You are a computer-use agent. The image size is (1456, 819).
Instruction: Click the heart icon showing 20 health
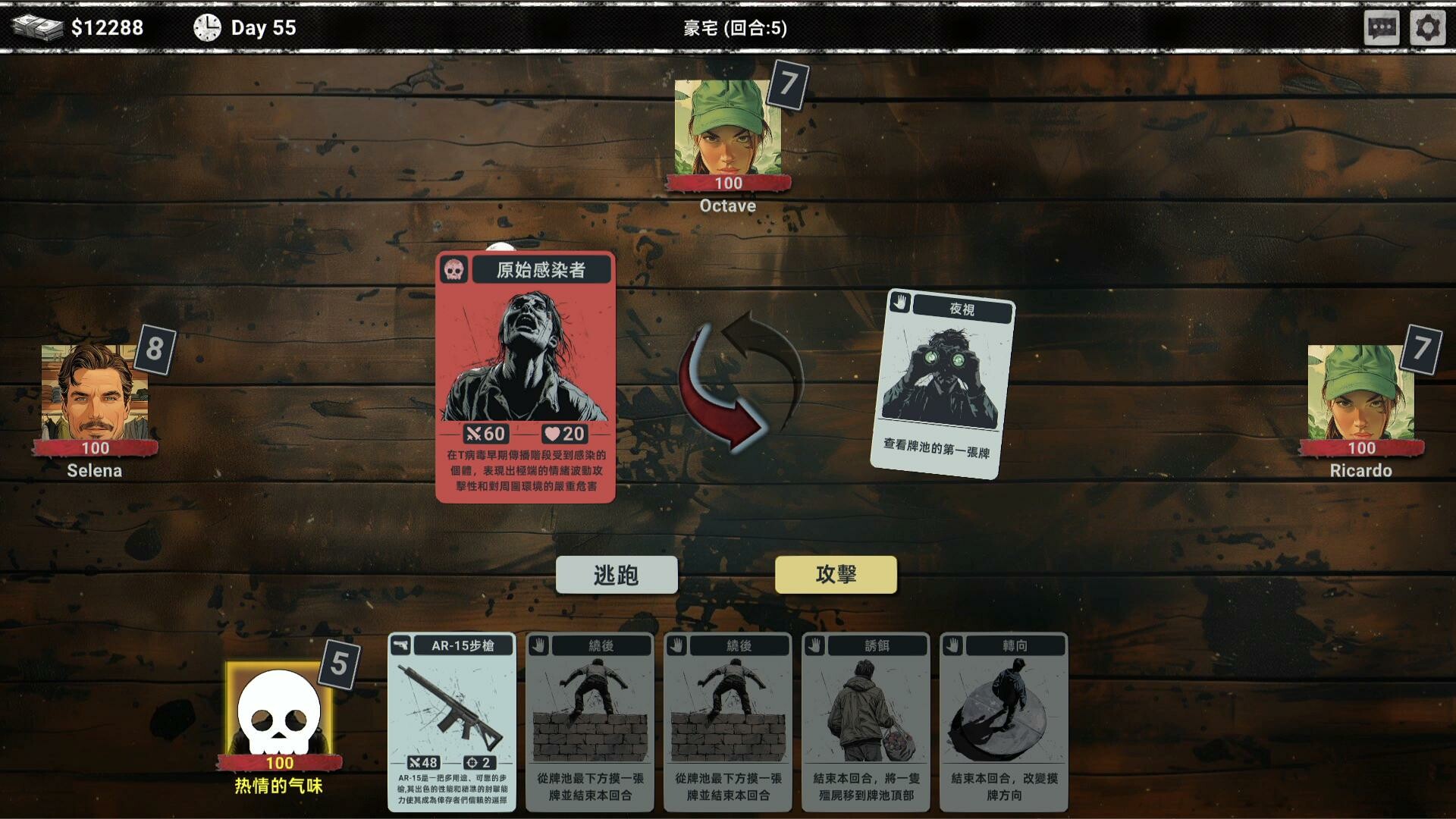click(x=553, y=435)
